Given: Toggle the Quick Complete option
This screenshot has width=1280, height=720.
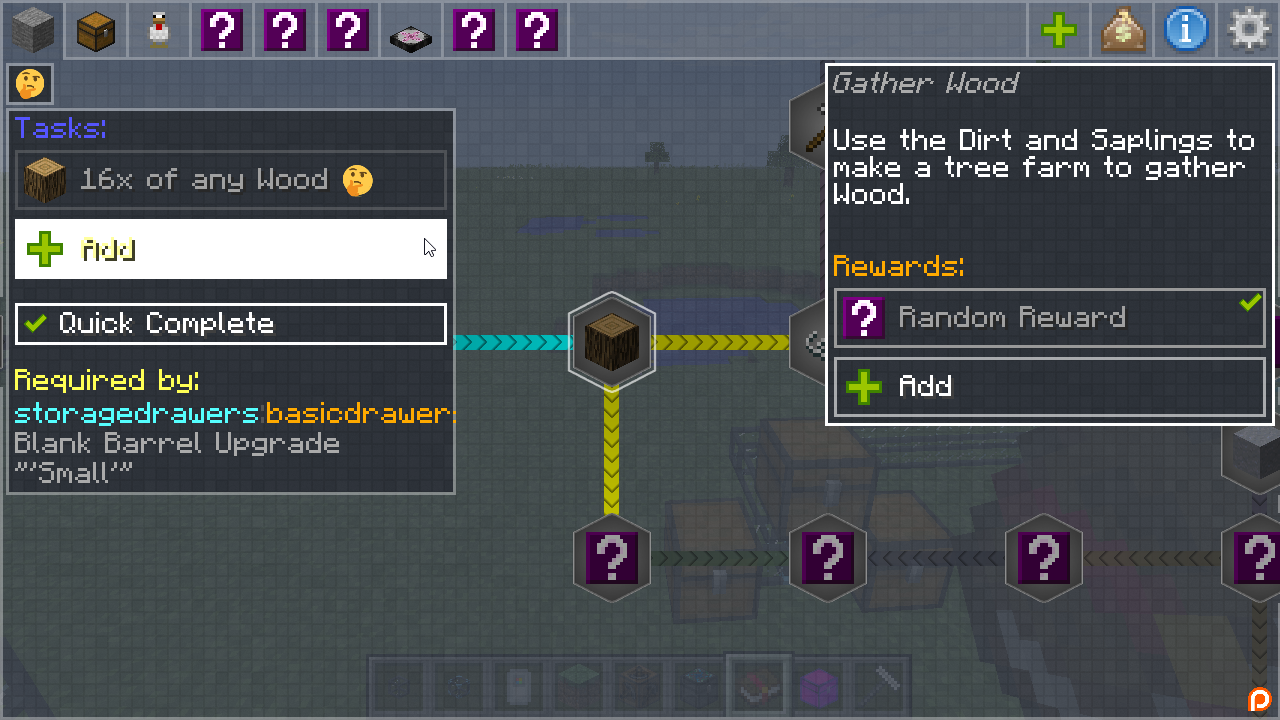Looking at the screenshot, I should coord(230,324).
